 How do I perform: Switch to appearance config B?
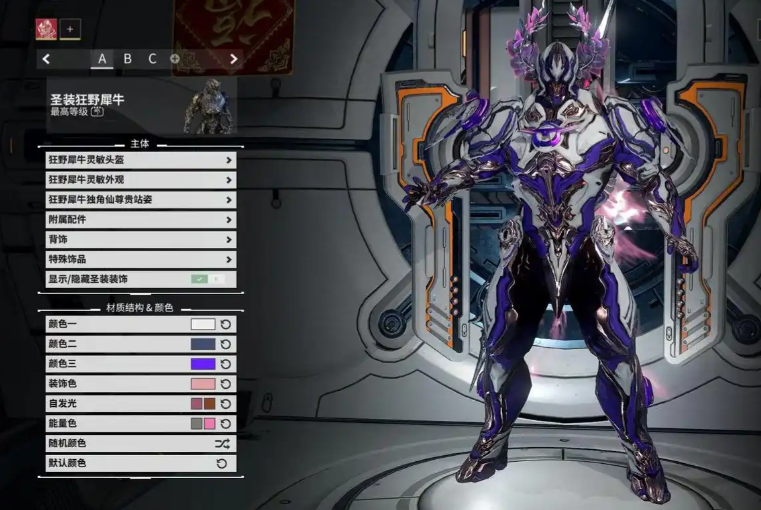pyautogui.click(x=128, y=59)
